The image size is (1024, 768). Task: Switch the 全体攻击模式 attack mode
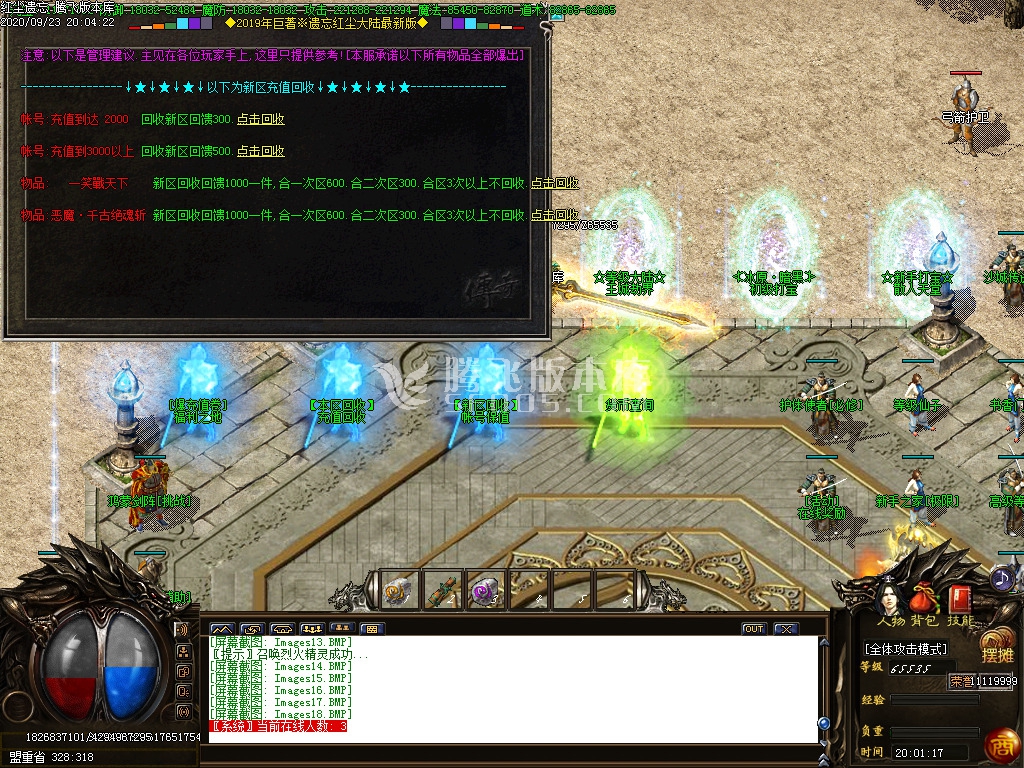point(906,649)
